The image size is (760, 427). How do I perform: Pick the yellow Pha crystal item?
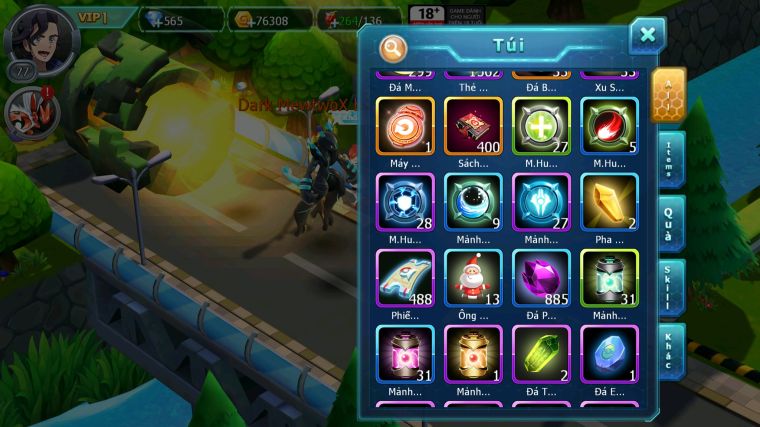[609, 201]
